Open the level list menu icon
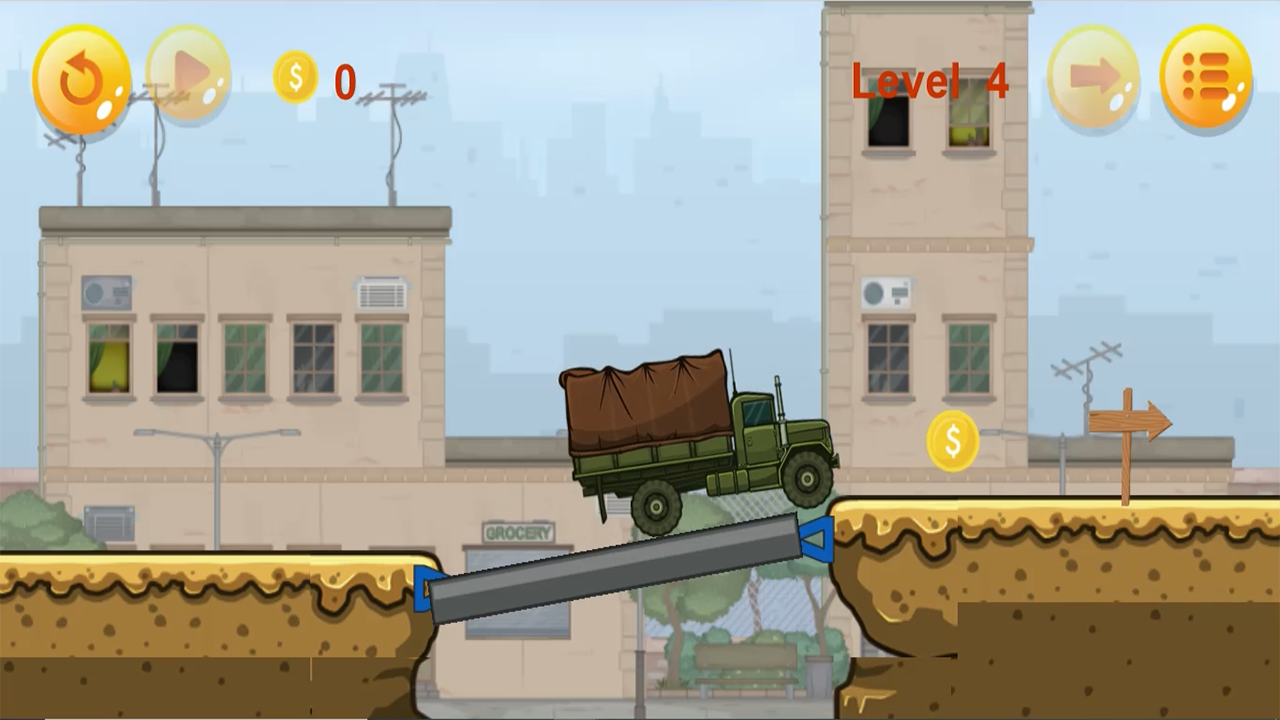 (x=1206, y=77)
